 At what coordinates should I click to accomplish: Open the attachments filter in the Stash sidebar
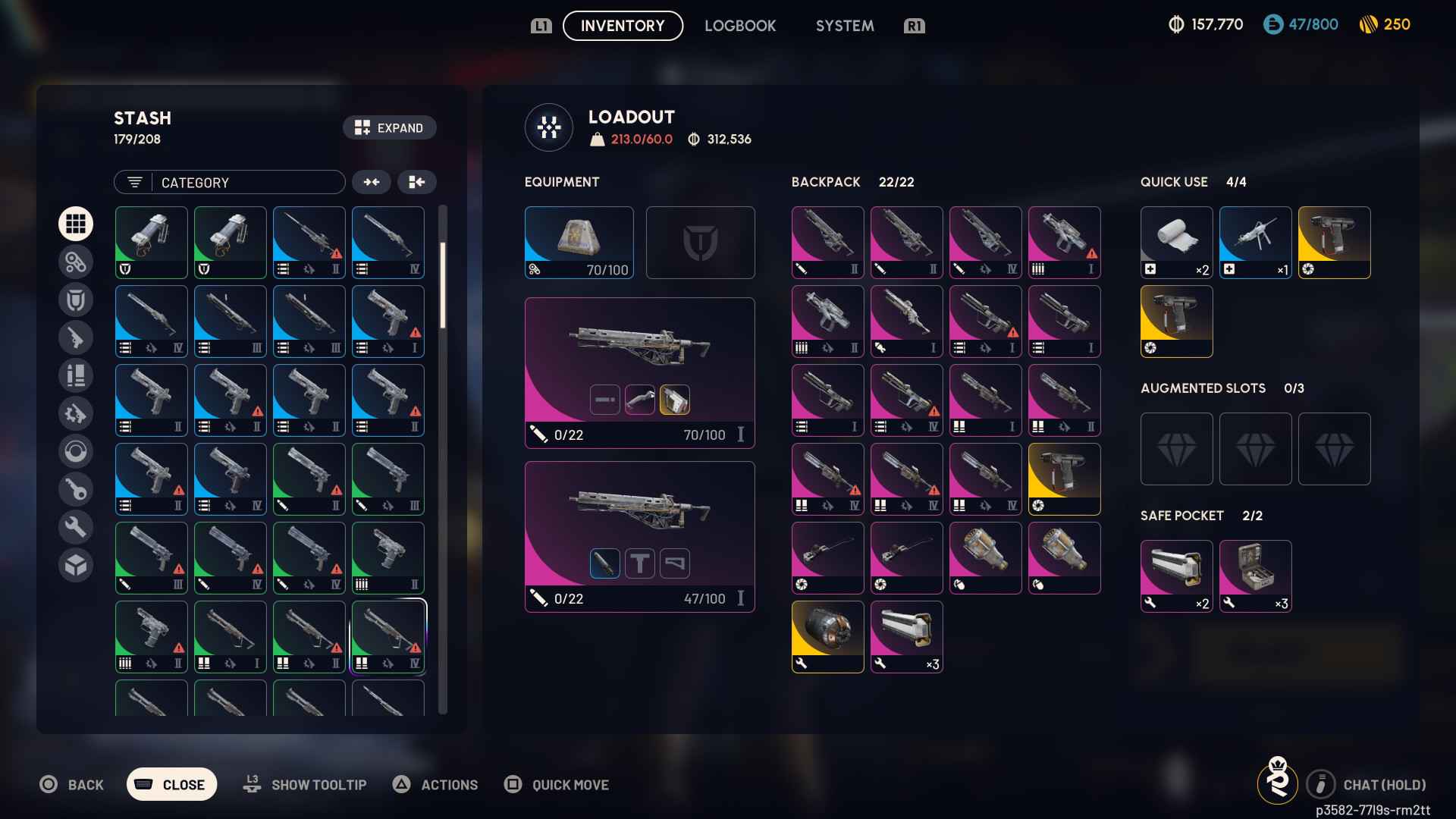coord(76,262)
